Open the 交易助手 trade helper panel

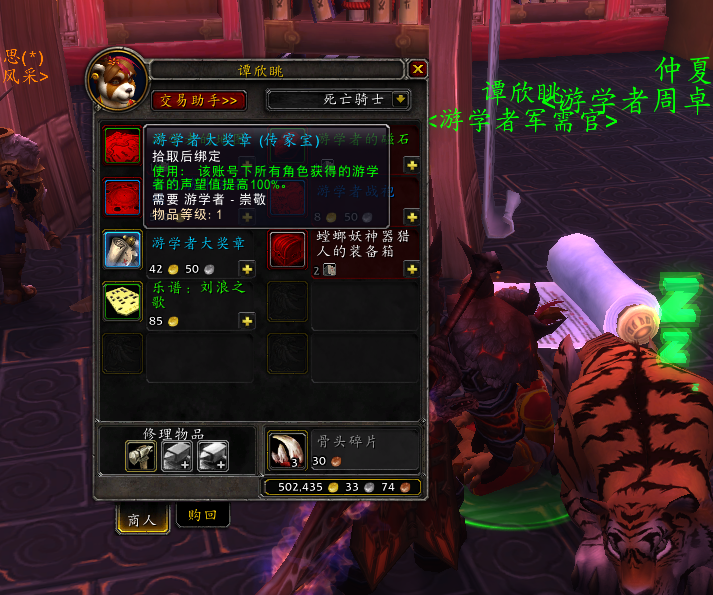[198, 100]
